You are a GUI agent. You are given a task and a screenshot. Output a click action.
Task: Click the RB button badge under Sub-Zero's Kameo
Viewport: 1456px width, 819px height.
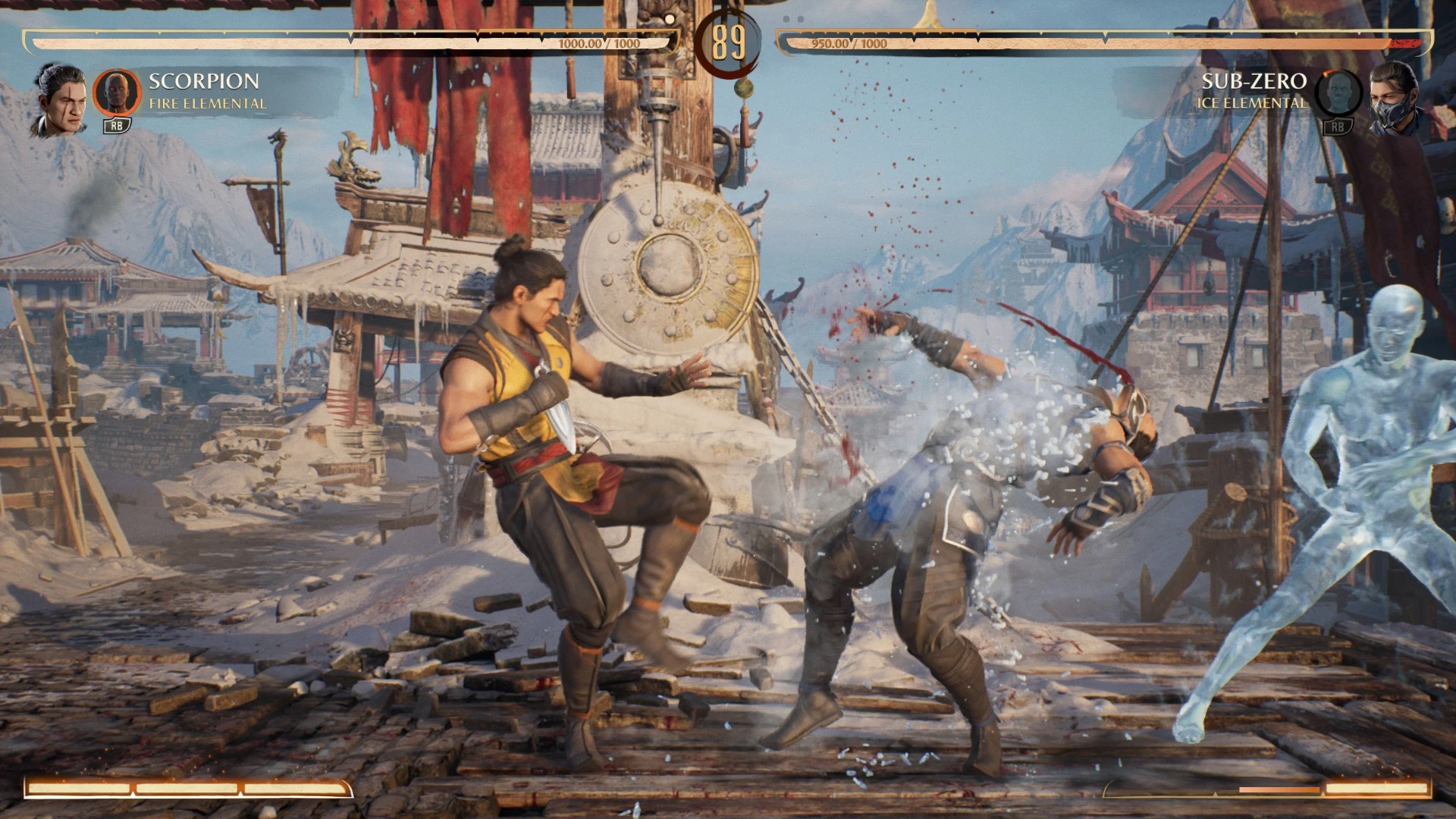[1339, 129]
